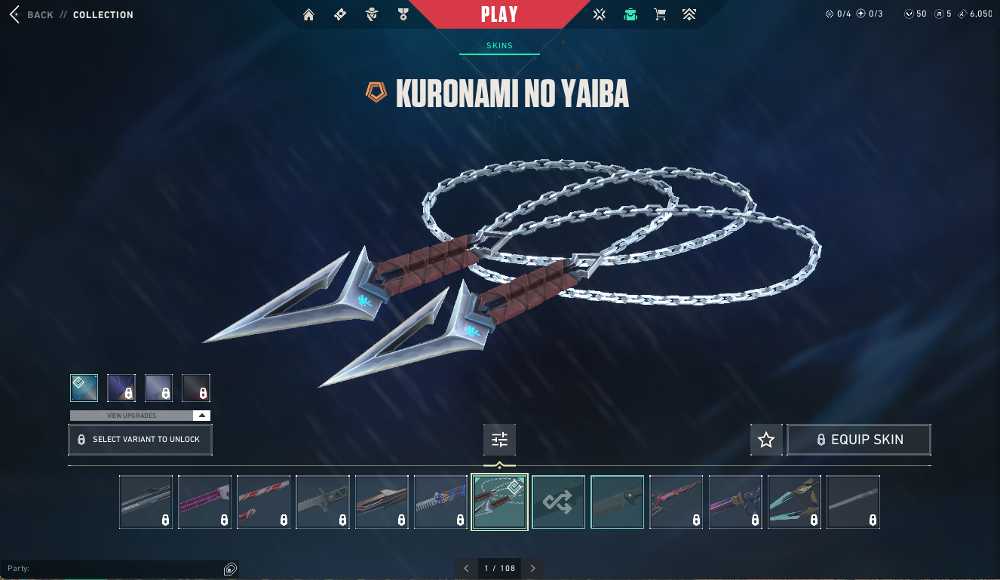Open the Home tab

pyautogui.click(x=309, y=15)
